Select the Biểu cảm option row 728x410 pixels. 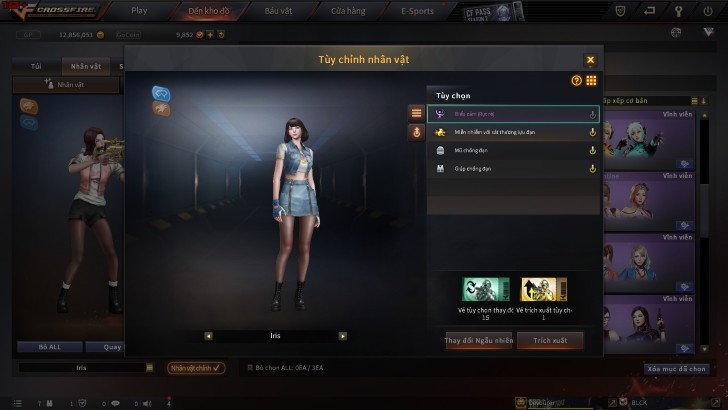tap(512, 114)
